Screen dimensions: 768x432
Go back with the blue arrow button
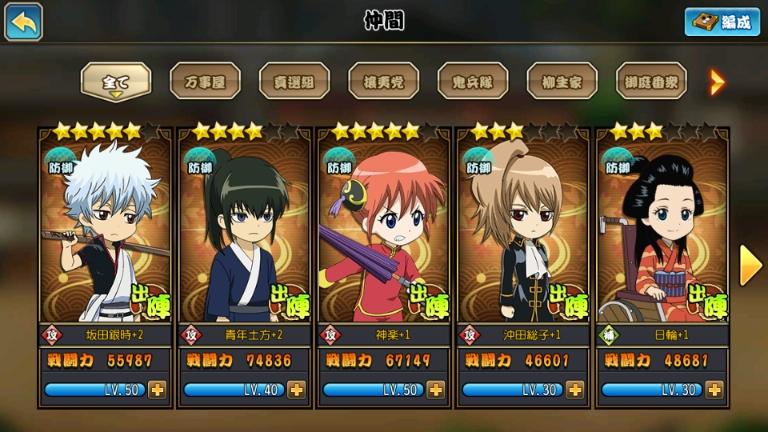[x=23, y=22]
